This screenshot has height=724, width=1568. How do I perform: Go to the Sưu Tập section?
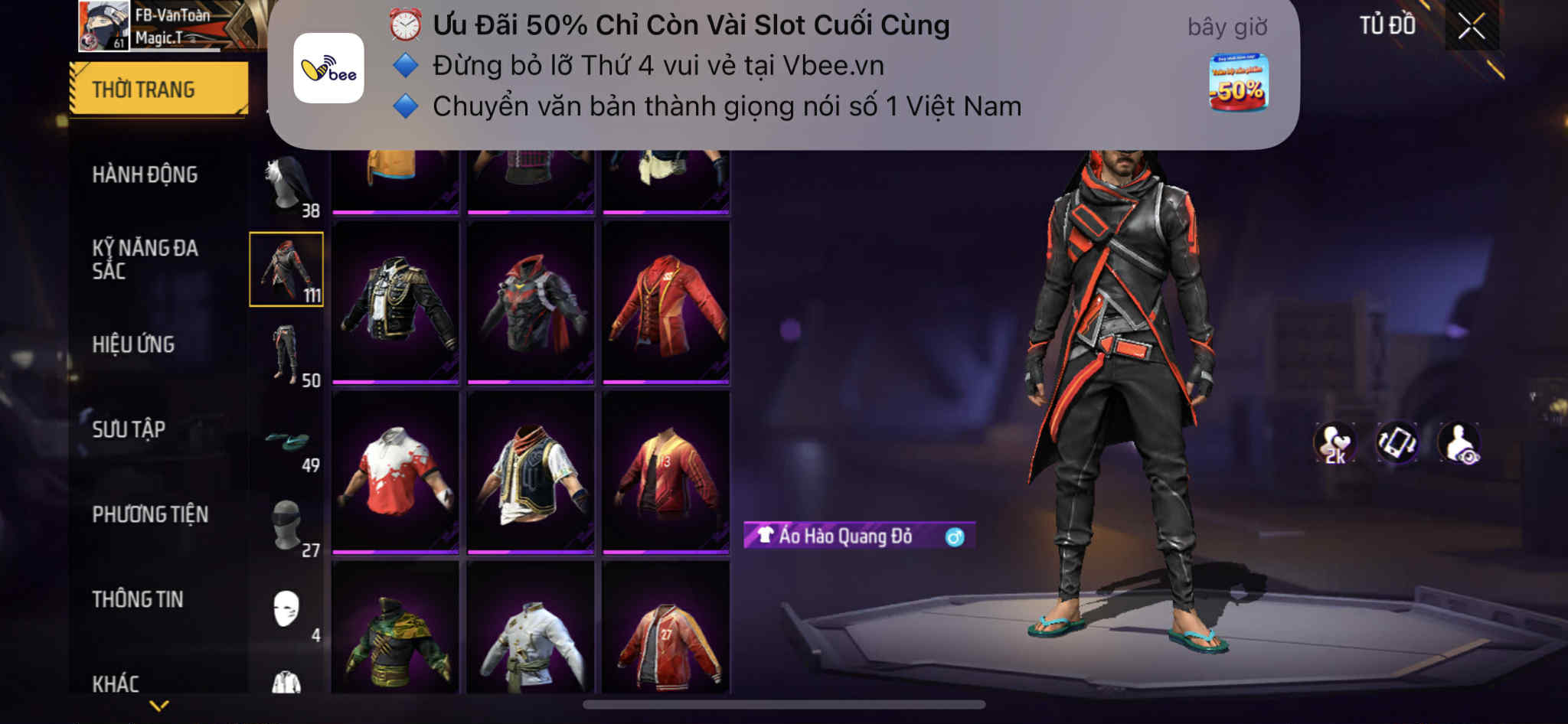(x=129, y=429)
